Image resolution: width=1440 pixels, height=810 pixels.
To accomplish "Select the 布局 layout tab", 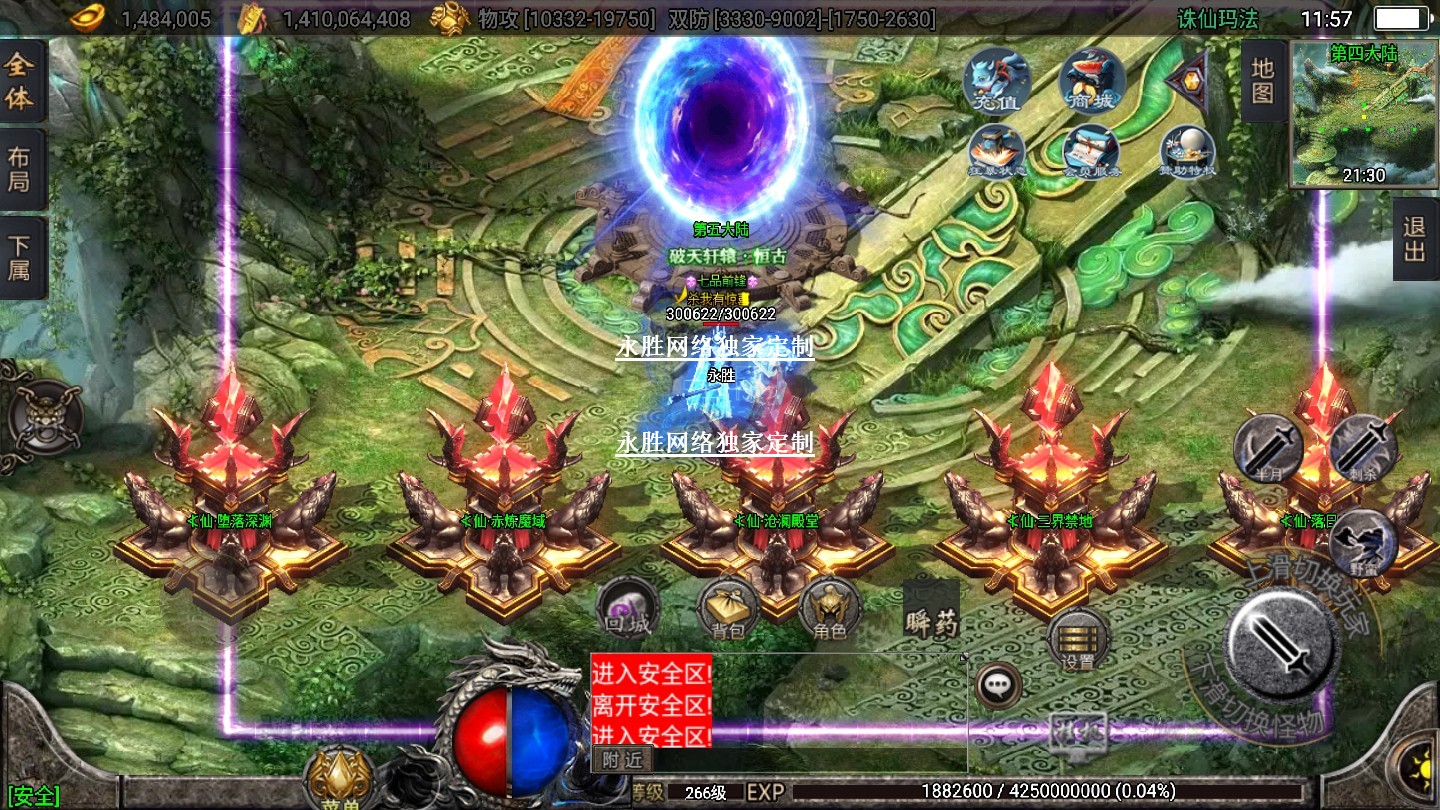I will pyautogui.click(x=21, y=169).
